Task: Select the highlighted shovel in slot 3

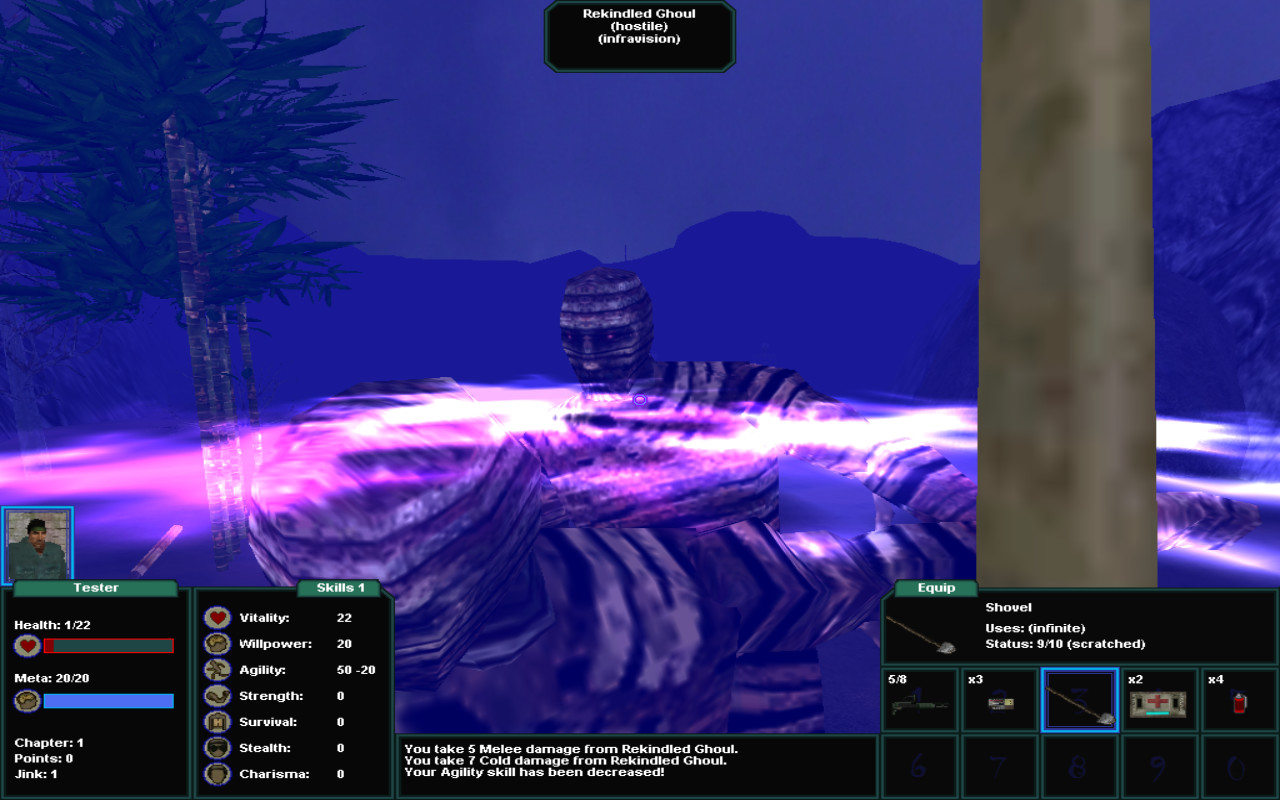Action: tap(1080, 700)
